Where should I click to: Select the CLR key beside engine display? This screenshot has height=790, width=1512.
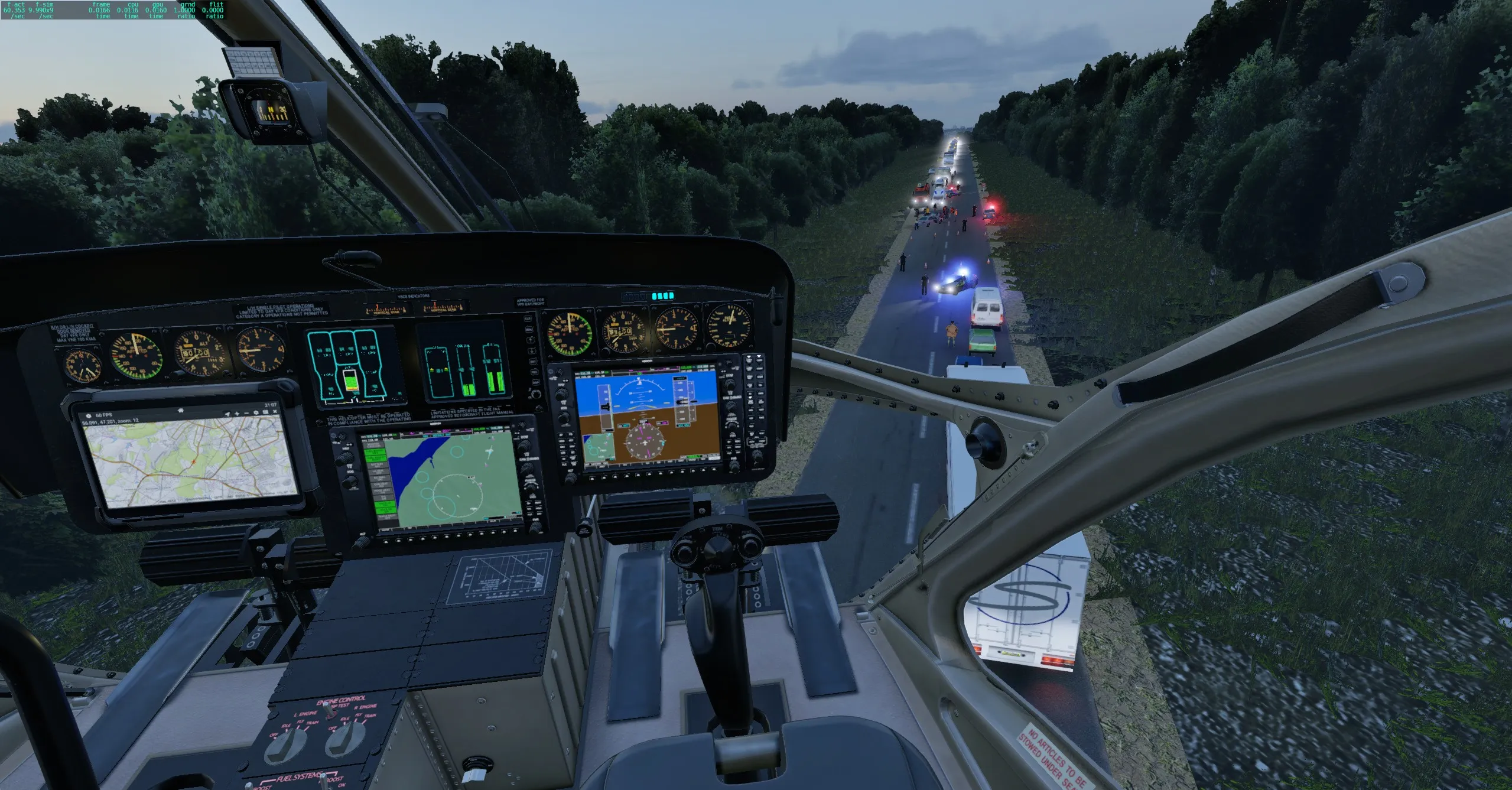[528, 319]
